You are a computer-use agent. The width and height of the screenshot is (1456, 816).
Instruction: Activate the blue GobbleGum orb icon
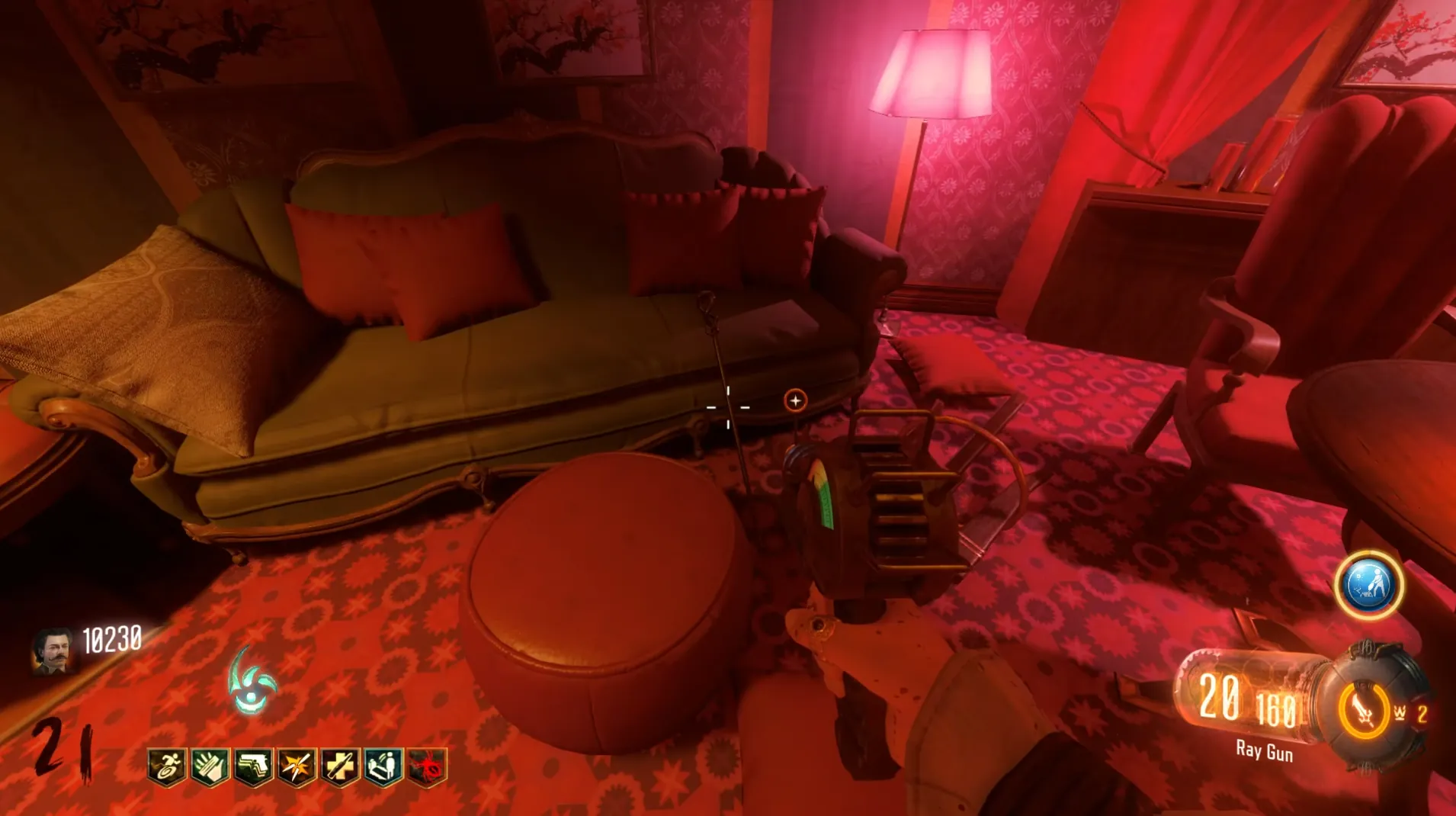(1369, 586)
